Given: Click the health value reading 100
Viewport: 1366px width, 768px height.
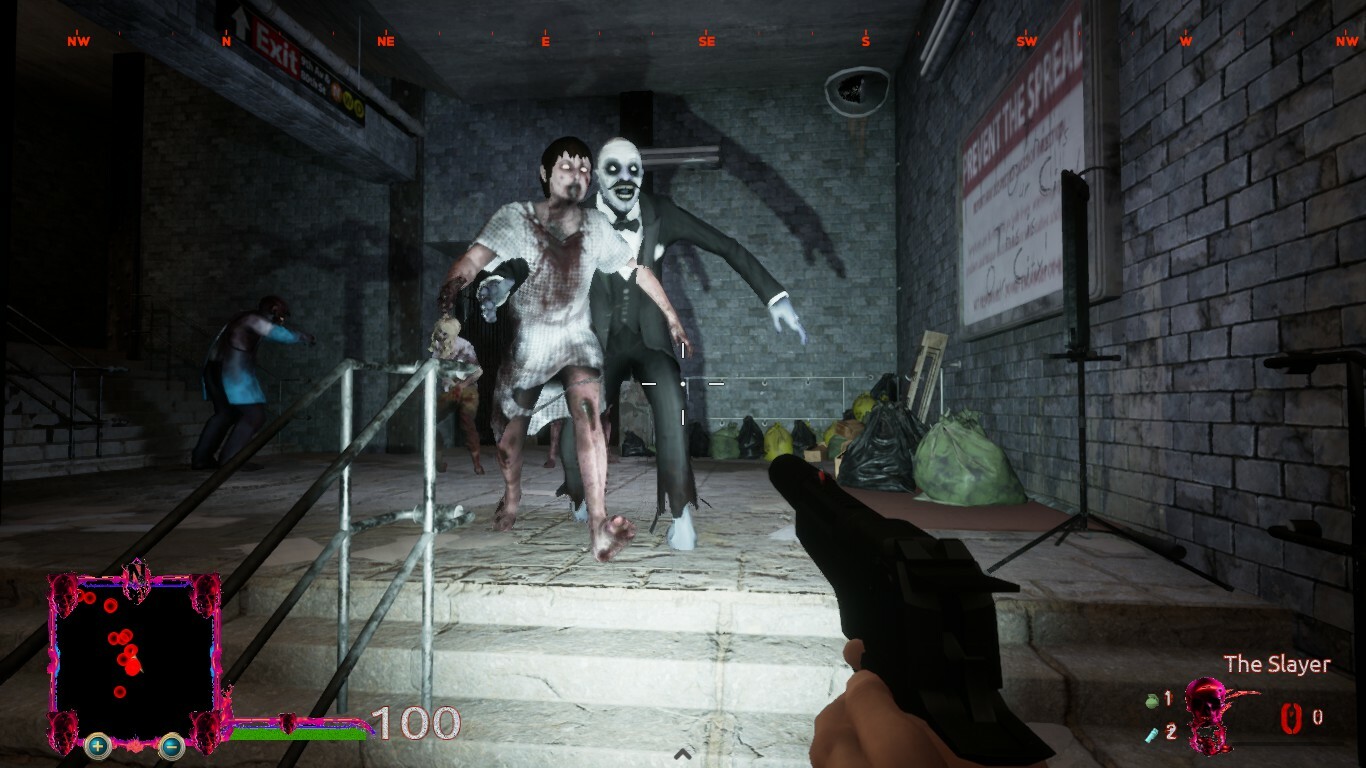Looking at the screenshot, I should (417, 721).
